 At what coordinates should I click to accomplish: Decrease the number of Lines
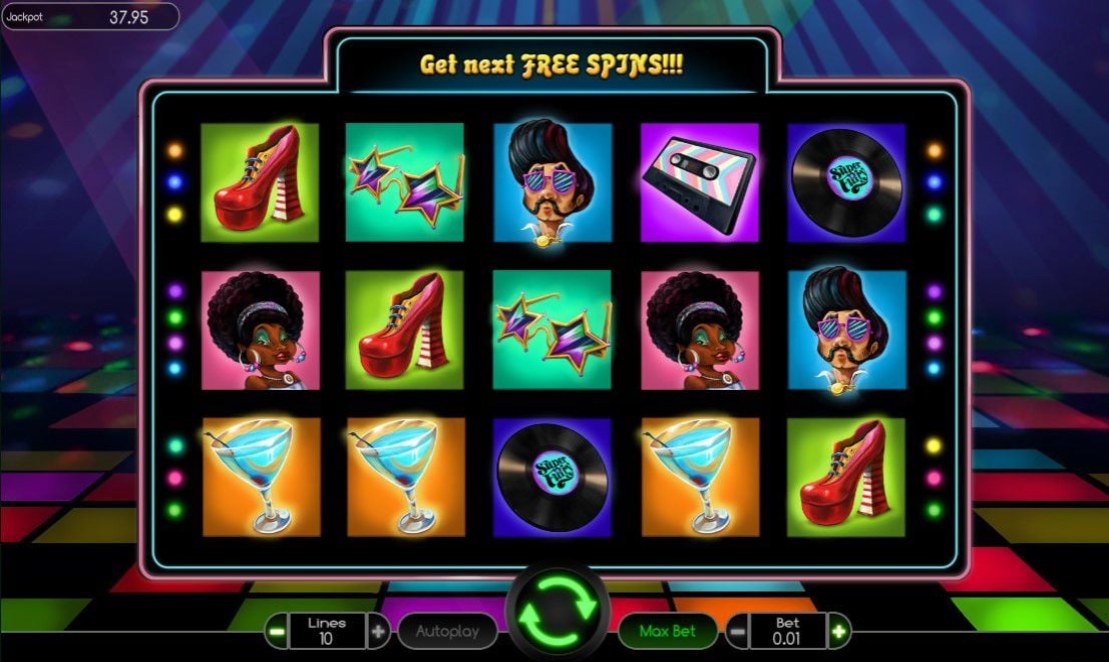[276, 631]
